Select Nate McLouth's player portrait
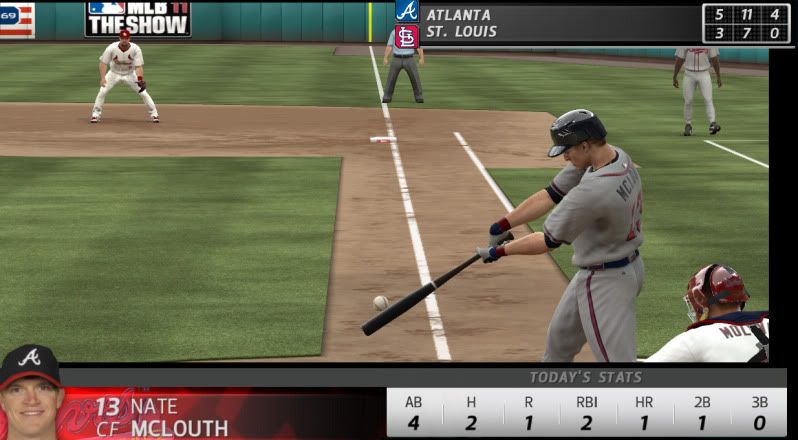798x440 pixels. click(30, 393)
